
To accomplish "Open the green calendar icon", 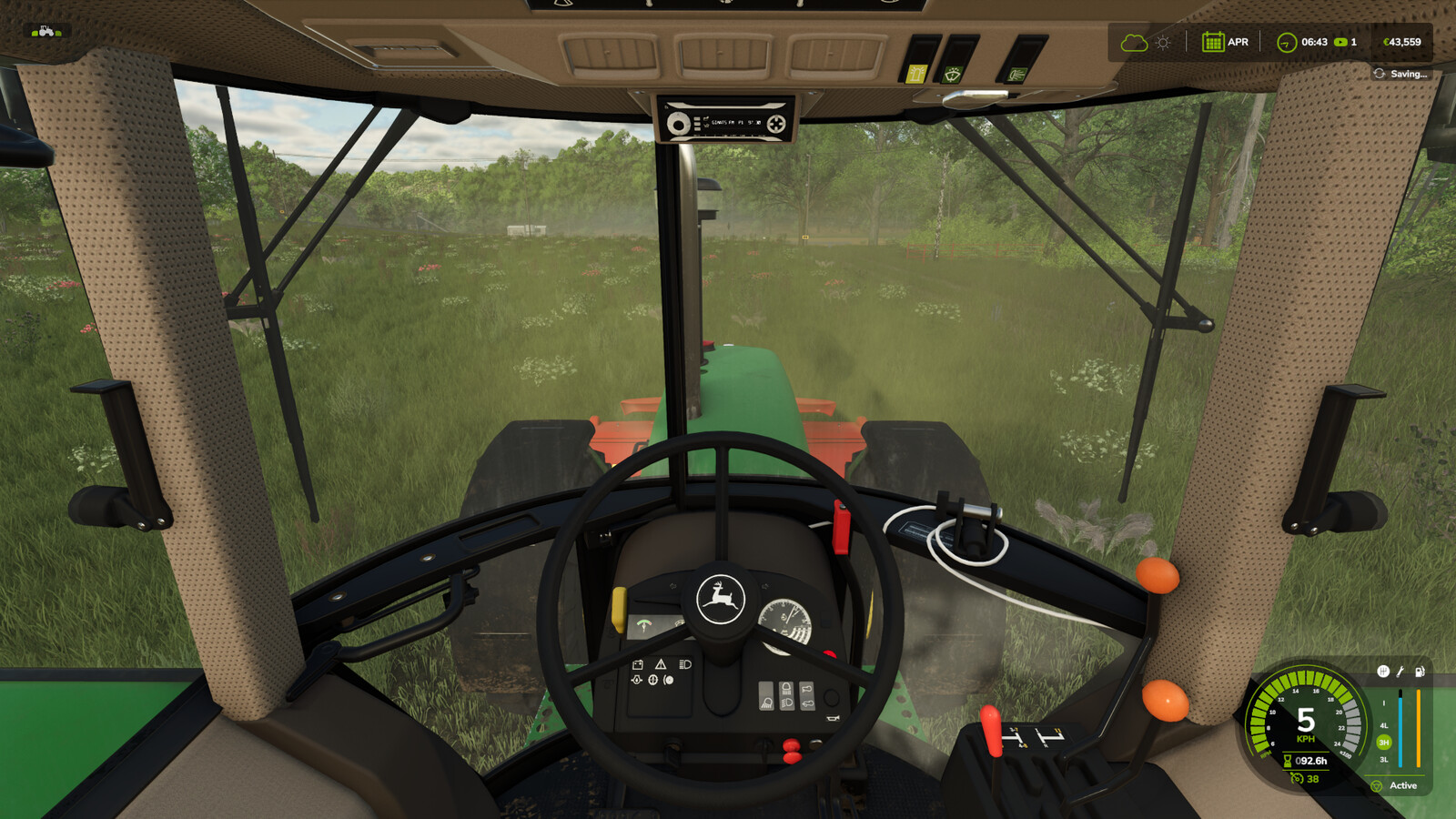I will point(1212,42).
